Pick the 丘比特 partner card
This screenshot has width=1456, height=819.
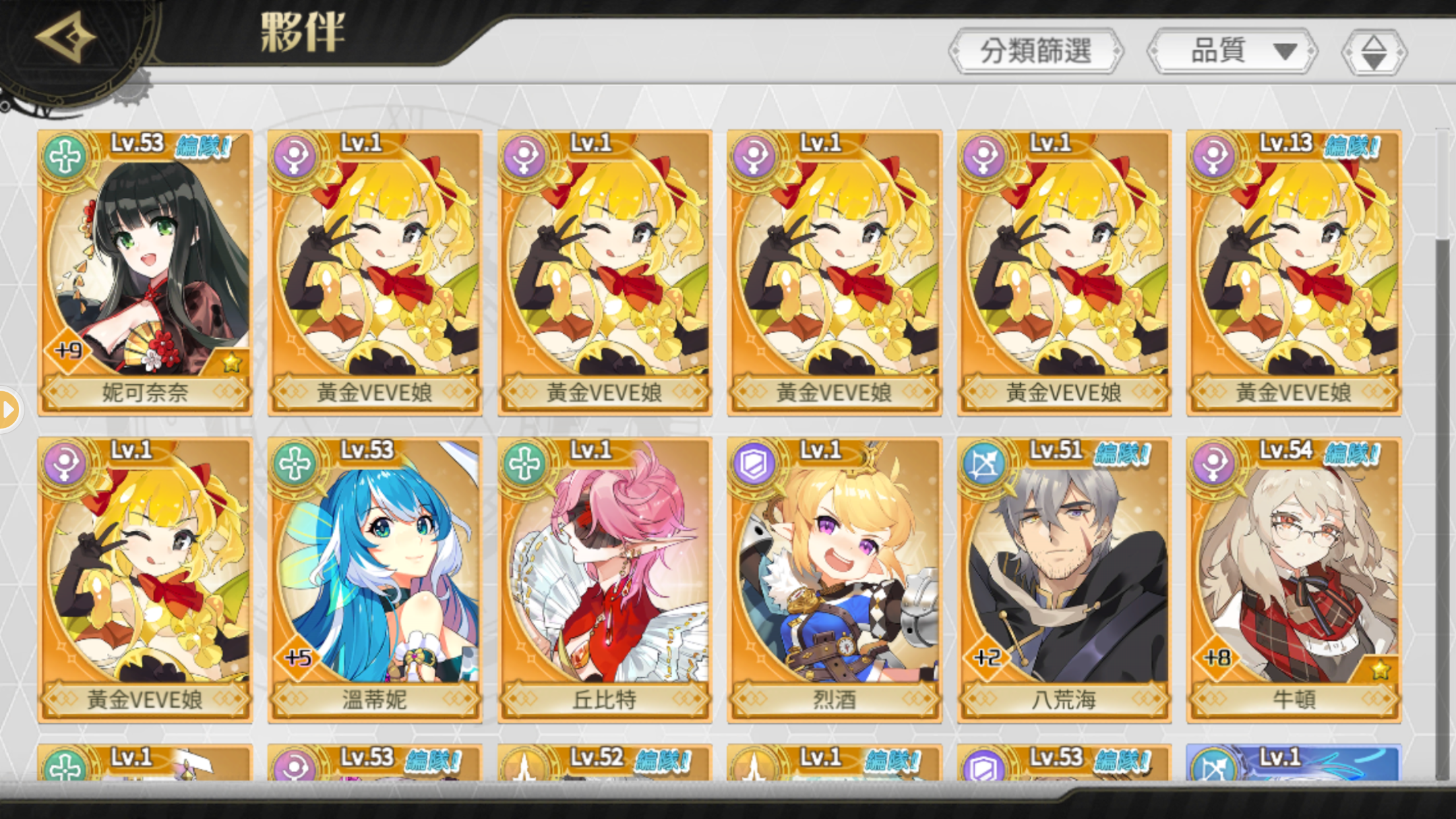(605, 579)
